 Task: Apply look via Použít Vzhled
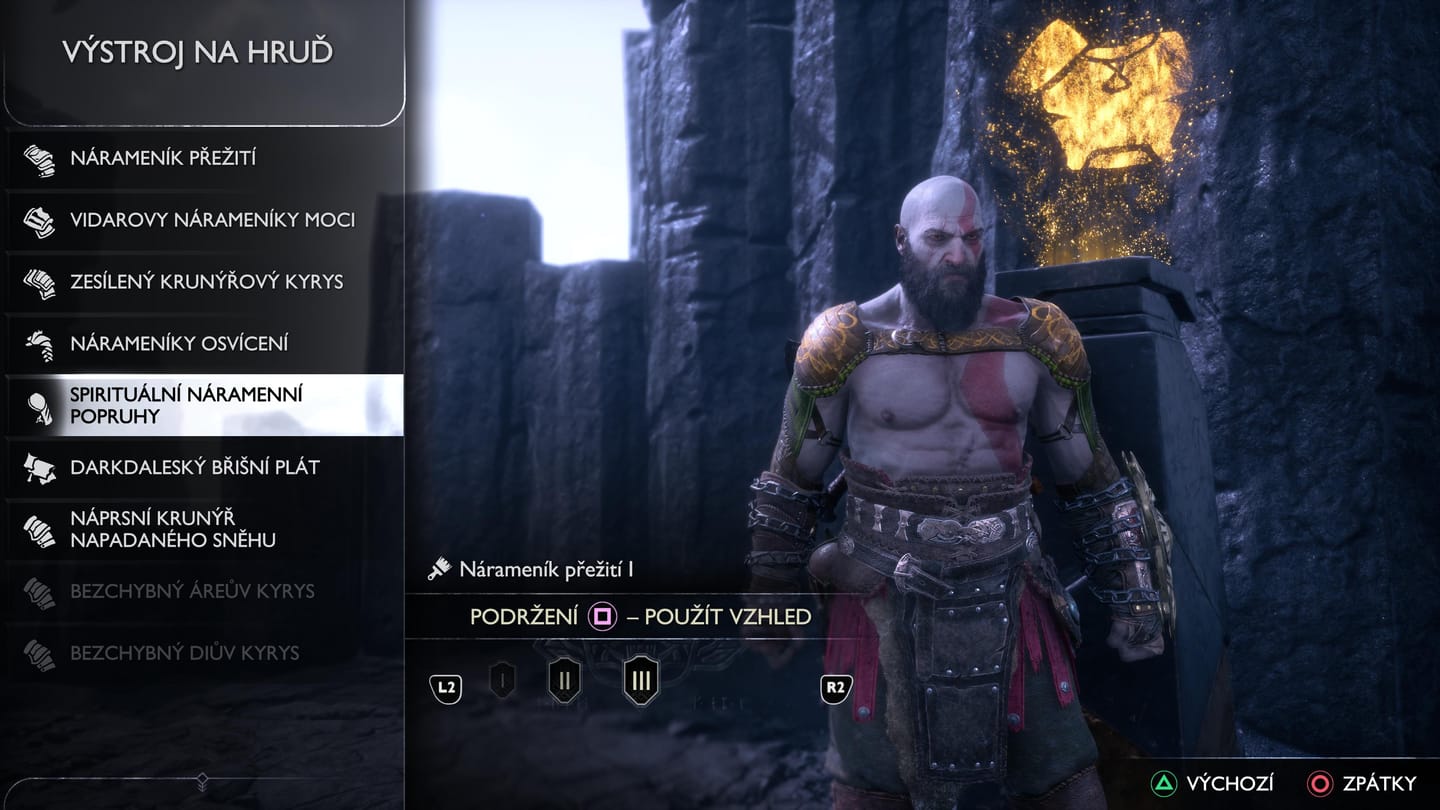(640, 617)
